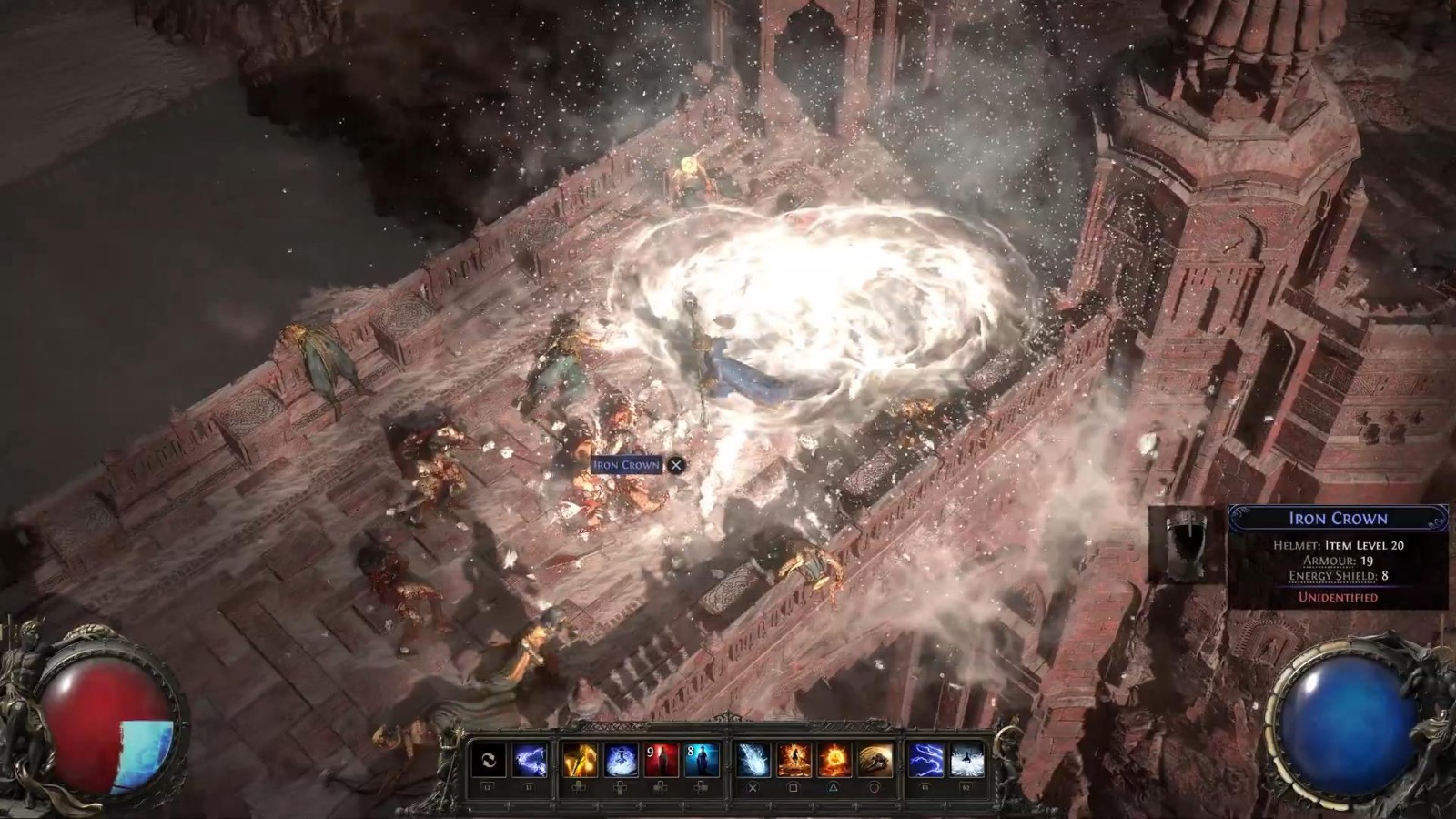
Task: Use the tan dodge roll skill
Action: (x=875, y=761)
